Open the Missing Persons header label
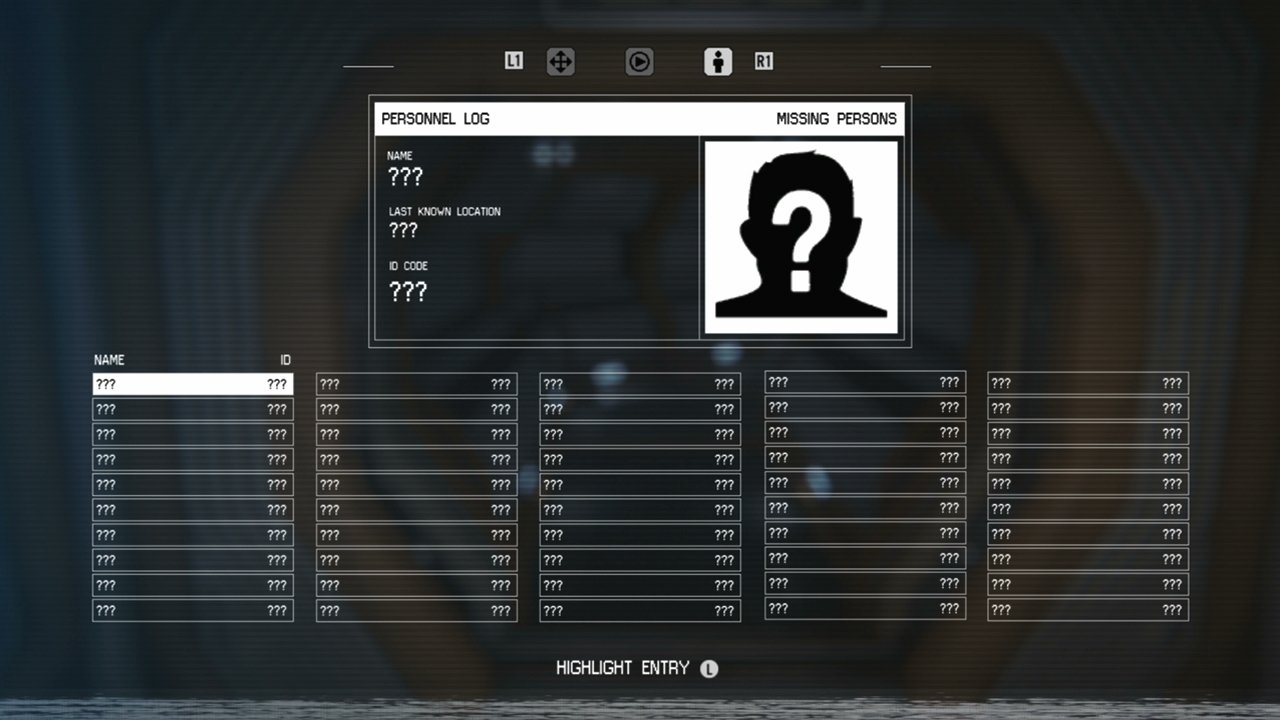 click(x=838, y=119)
